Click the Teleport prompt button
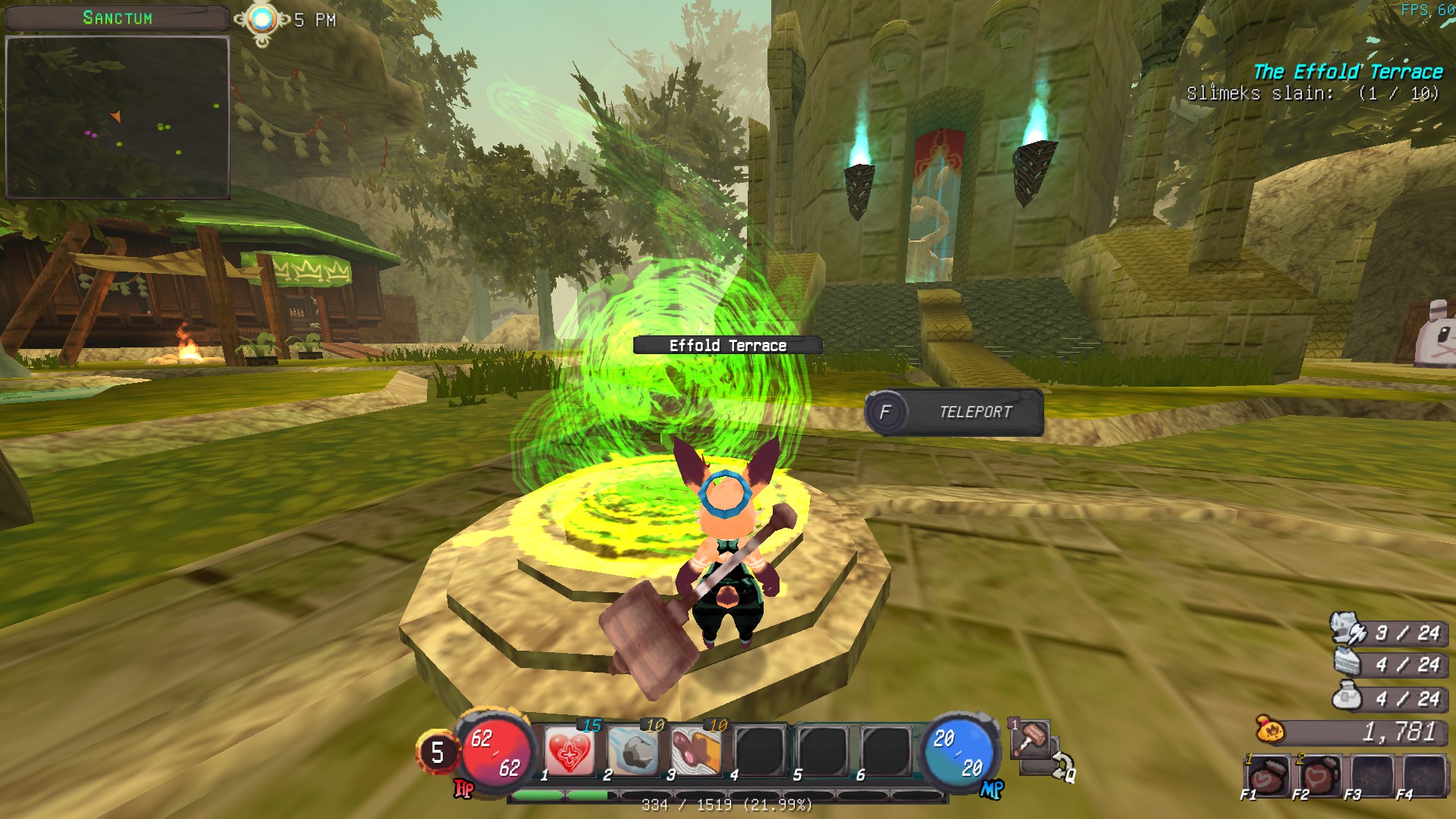This screenshot has height=819, width=1456. (954, 413)
